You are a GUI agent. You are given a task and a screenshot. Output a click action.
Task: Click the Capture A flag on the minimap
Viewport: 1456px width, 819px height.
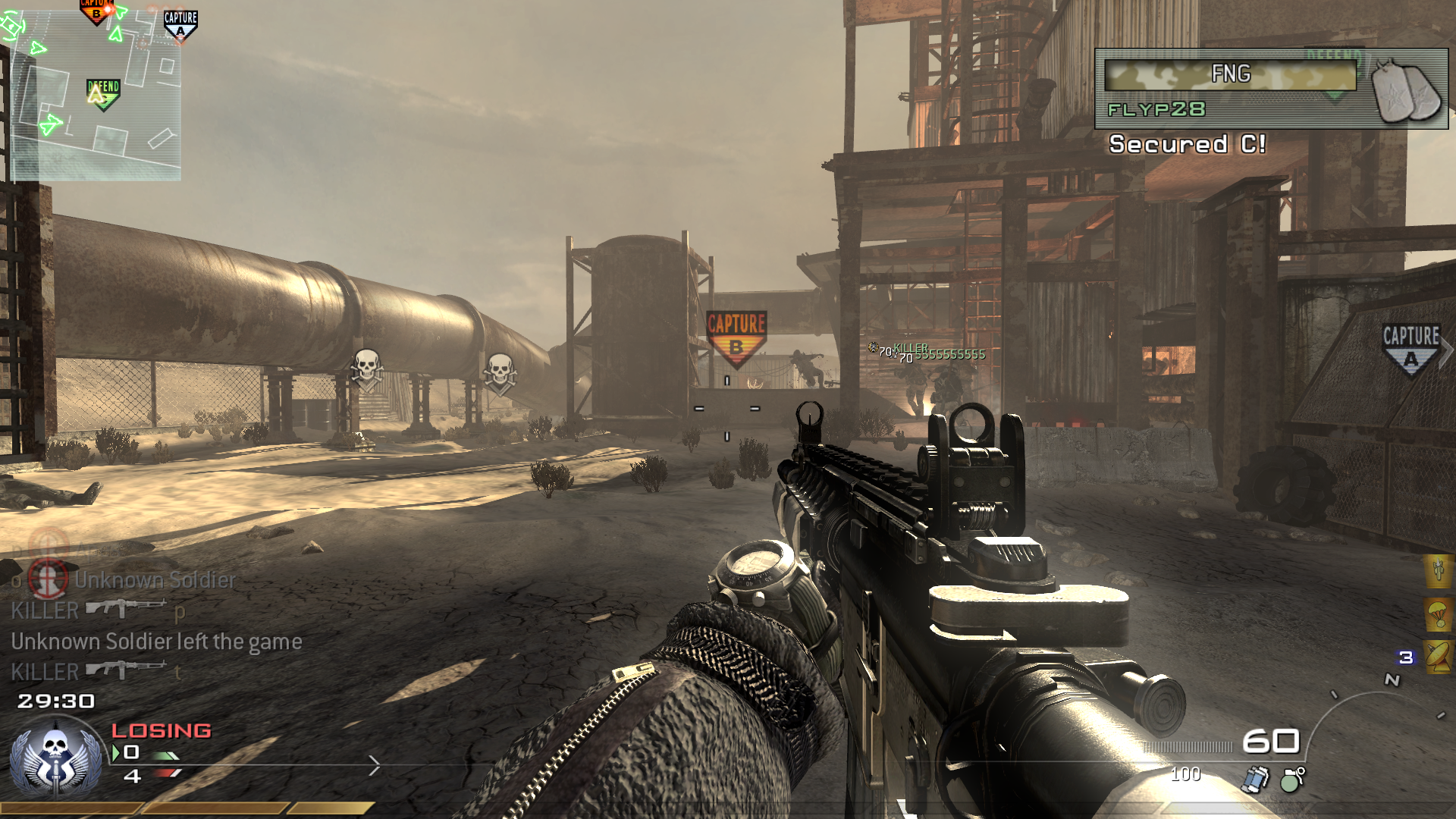point(180,24)
